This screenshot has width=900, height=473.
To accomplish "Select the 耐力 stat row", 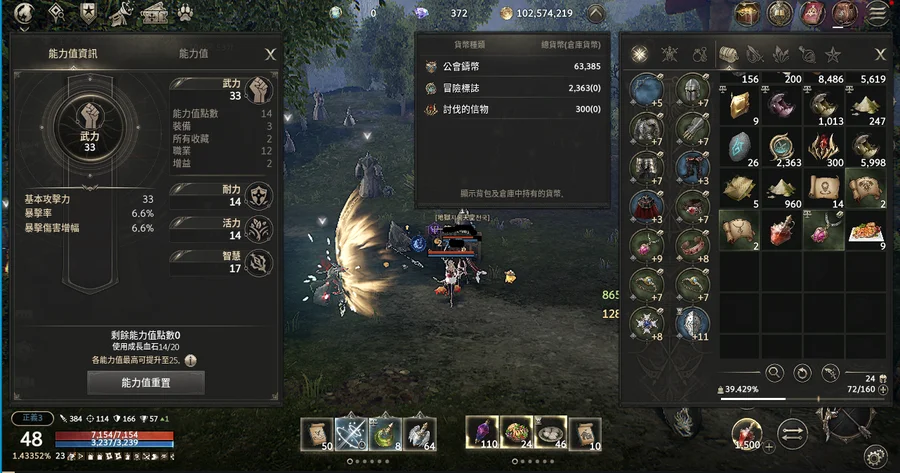I will [222, 193].
